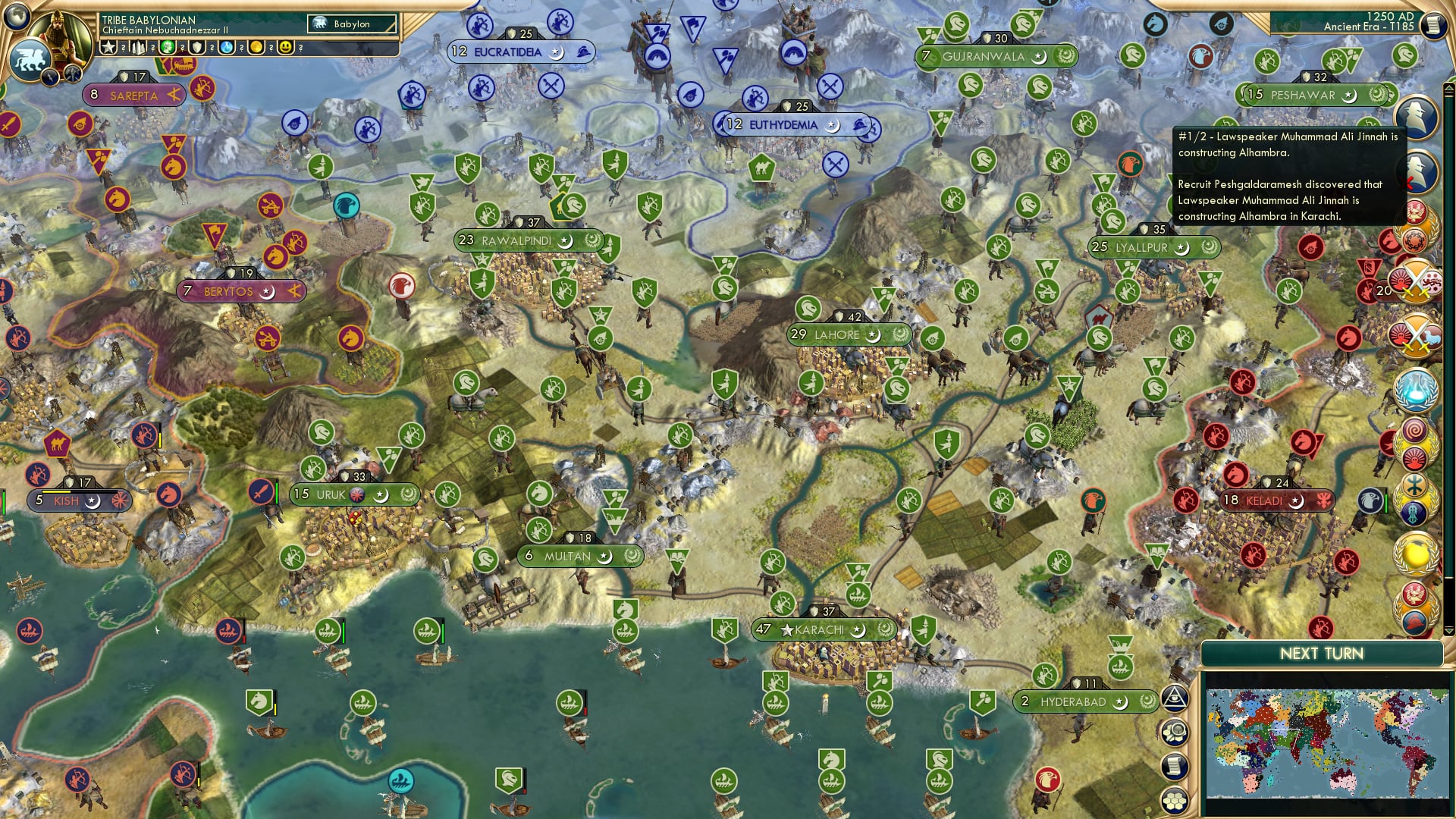Click the world minimap

(1327, 743)
